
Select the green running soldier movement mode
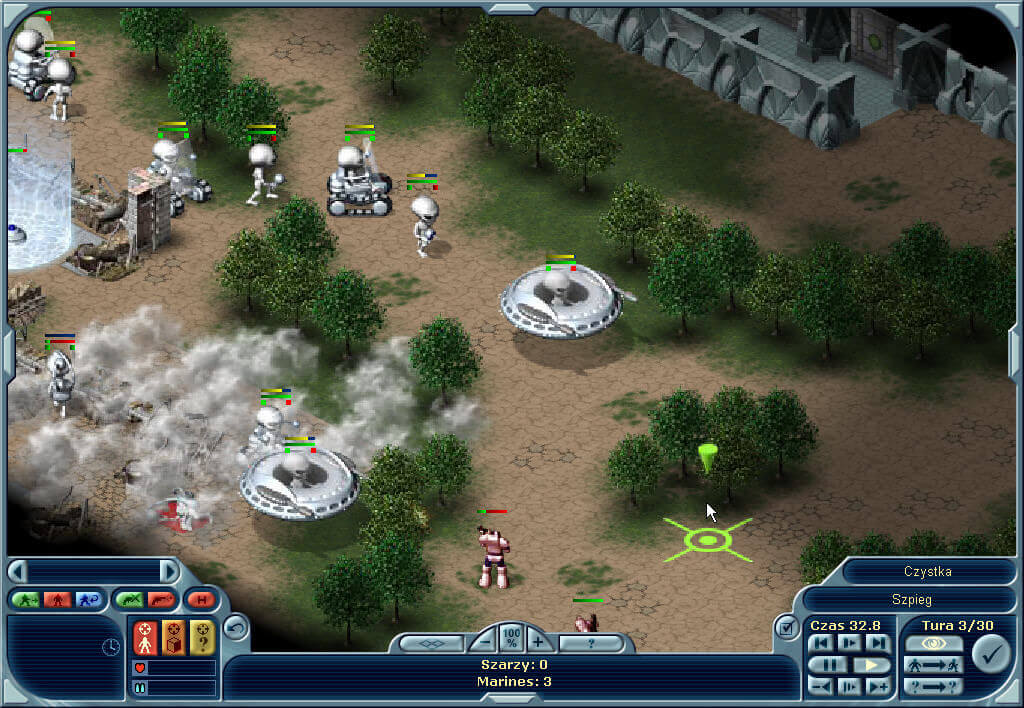pyautogui.click(x=25, y=600)
